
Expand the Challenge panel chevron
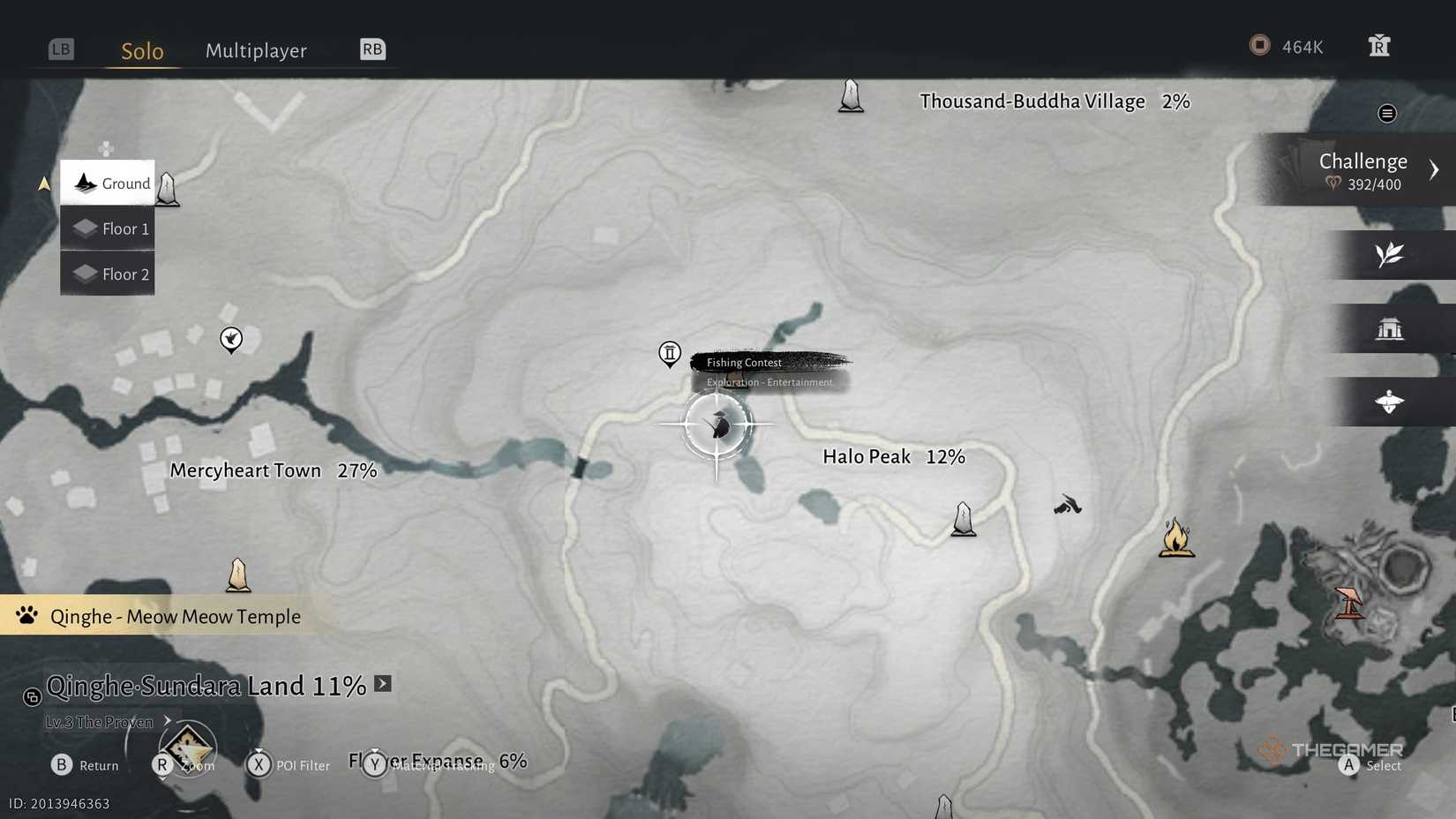(1435, 169)
